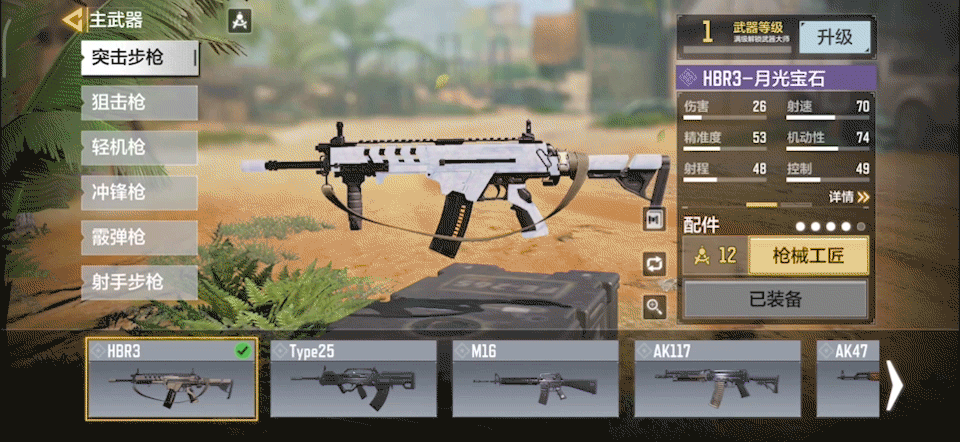Pick the M16 weapon card
The width and height of the screenshot is (960, 442).
536,379
